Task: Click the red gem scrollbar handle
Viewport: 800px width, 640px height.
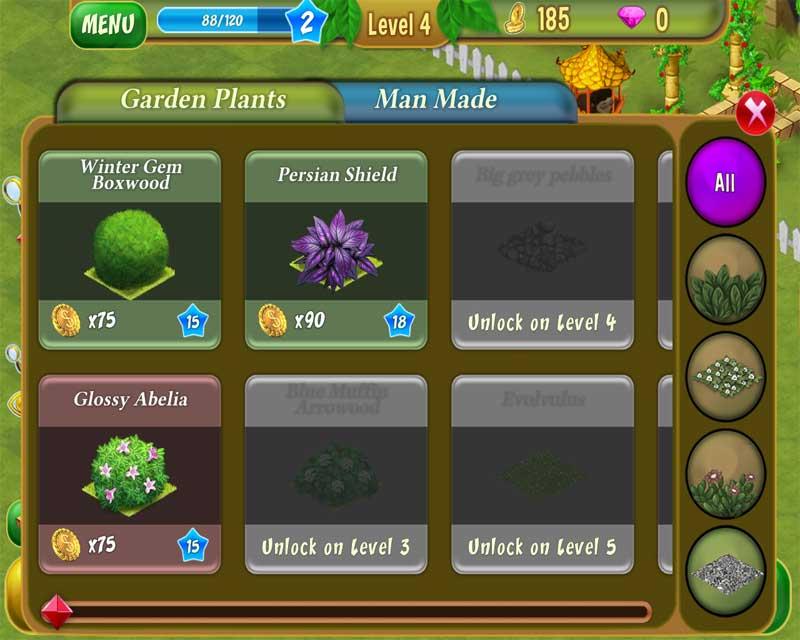Action: pos(56,611)
